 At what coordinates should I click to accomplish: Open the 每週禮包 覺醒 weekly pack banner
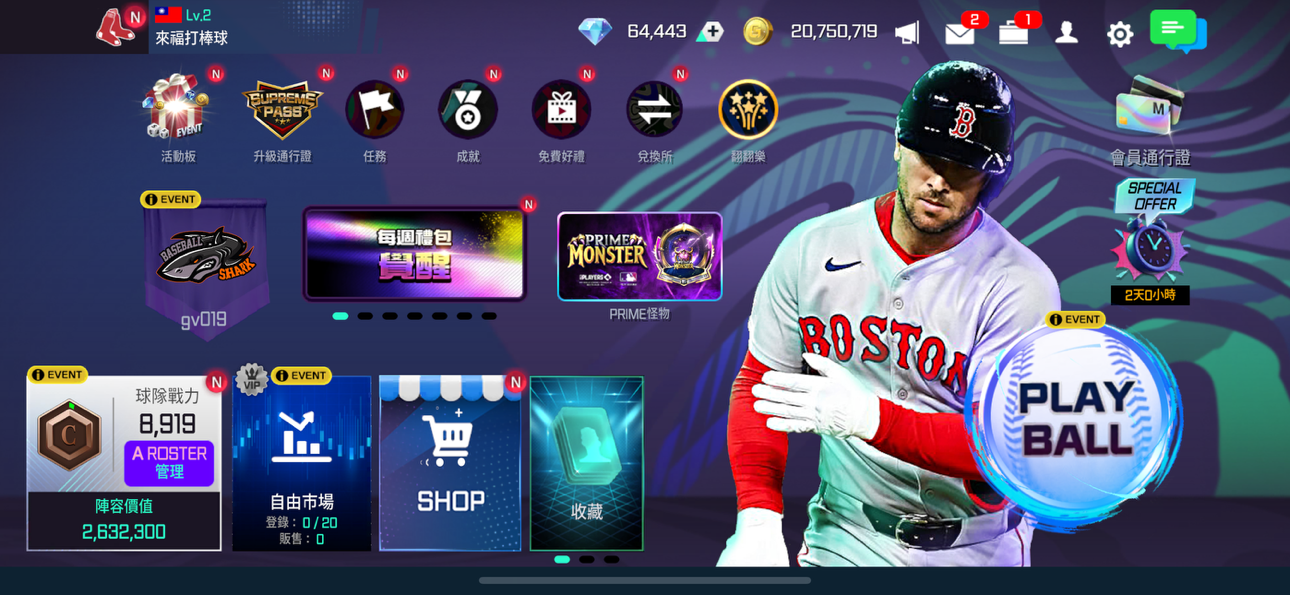[x=414, y=254]
